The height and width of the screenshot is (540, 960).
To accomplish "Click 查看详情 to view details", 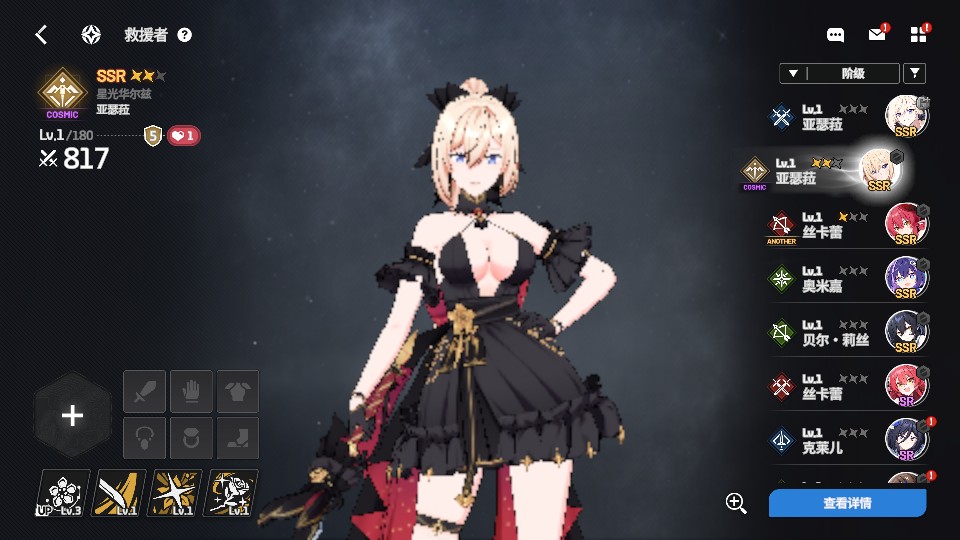I will point(847,503).
